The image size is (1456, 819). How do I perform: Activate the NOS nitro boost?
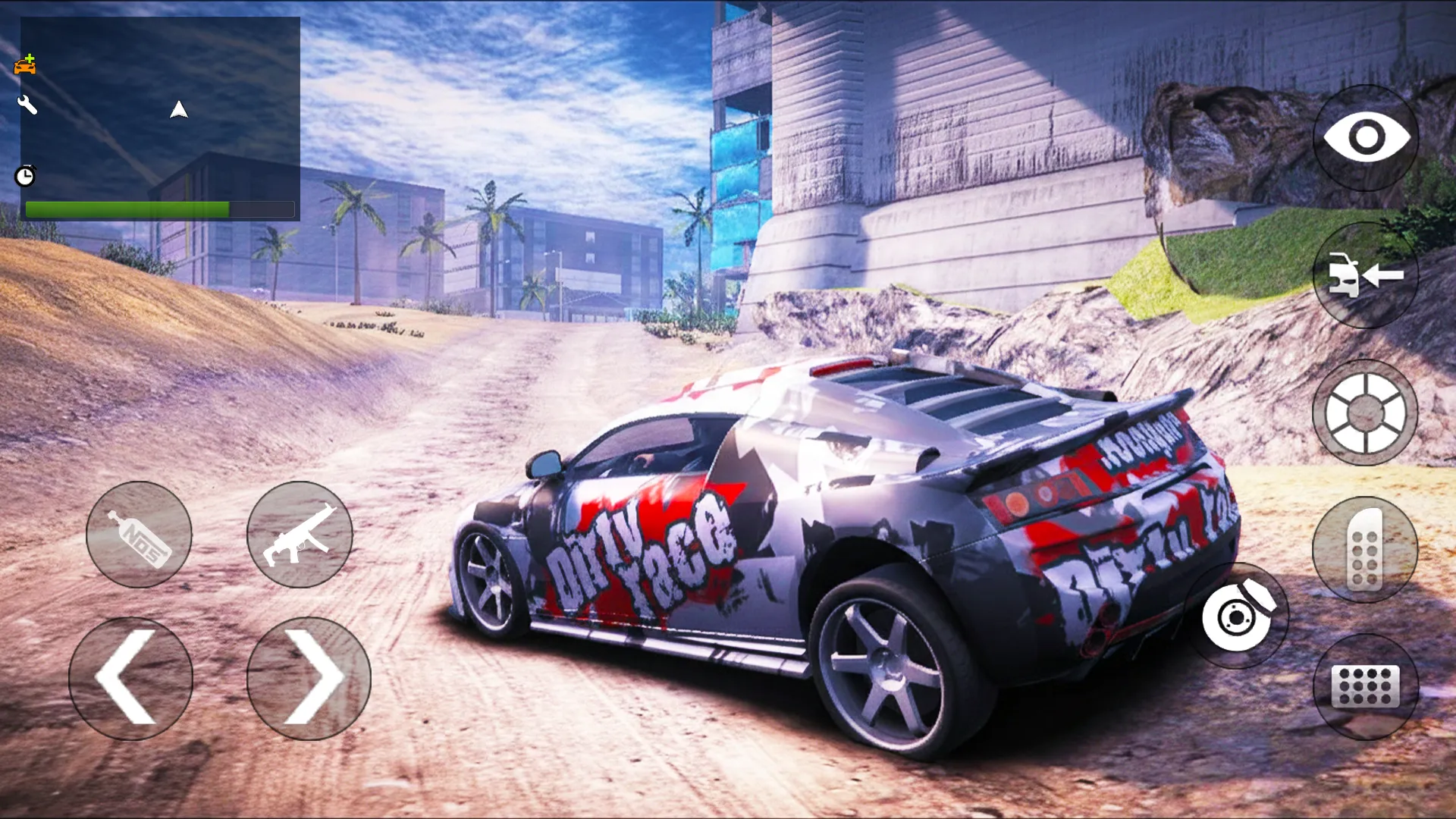140,535
